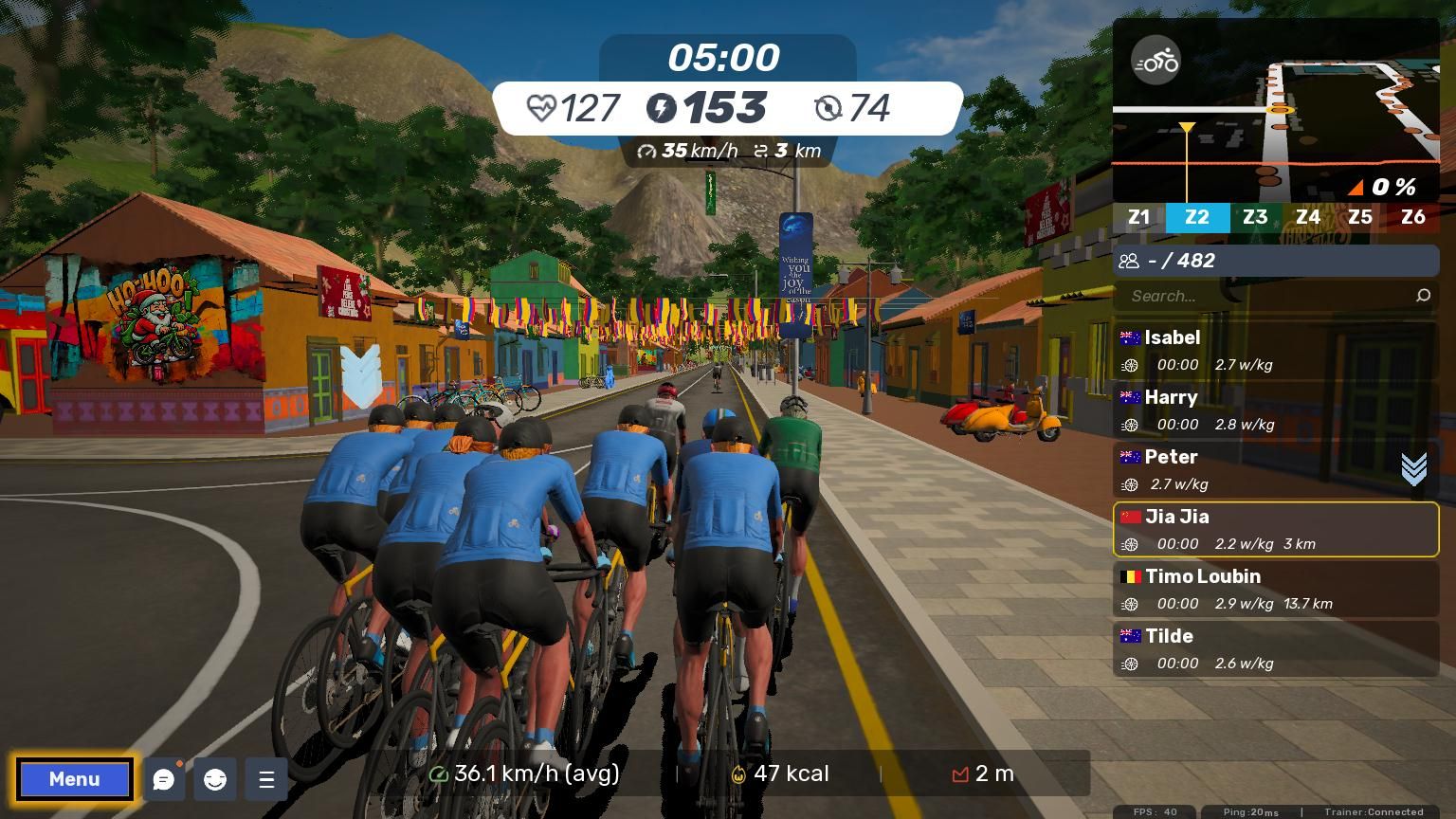Click the cyclist view icon on minimap
The height and width of the screenshot is (819, 1456).
pos(1156,63)
